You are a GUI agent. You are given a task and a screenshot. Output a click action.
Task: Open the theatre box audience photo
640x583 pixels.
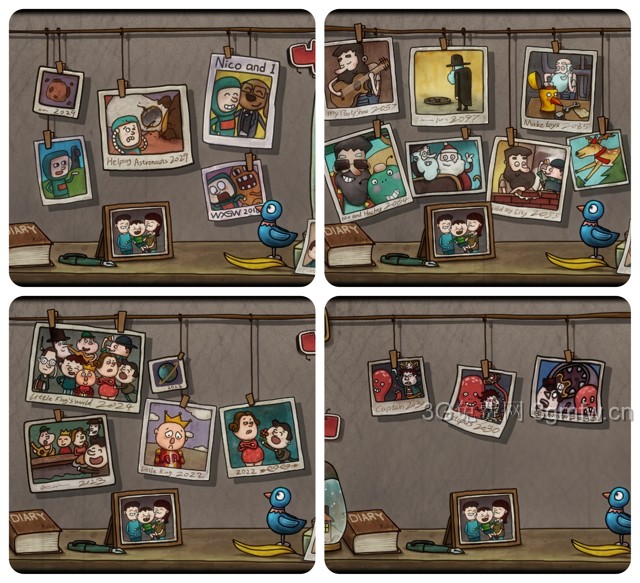point(68,451)
